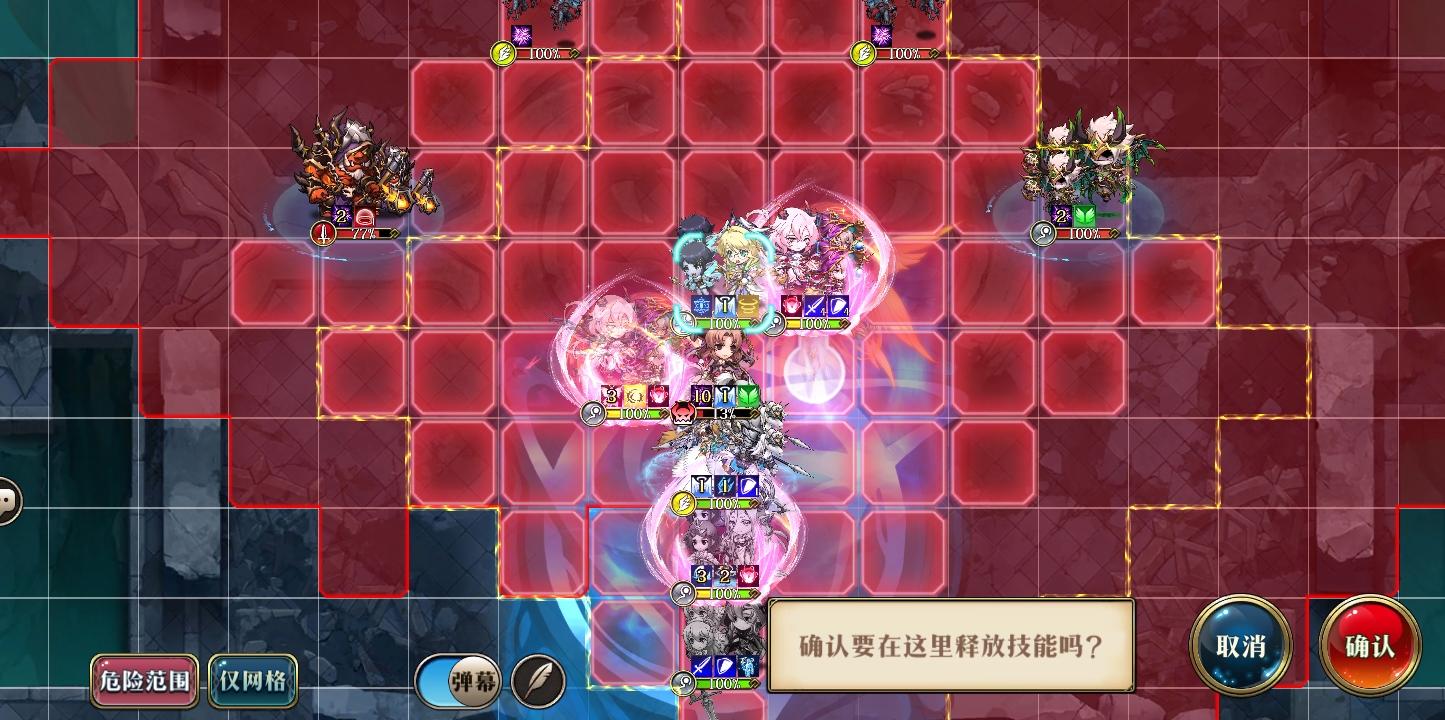1445x720 pixels.
Task: Click the blue snowflake buff icon
Action: [701, 303]
